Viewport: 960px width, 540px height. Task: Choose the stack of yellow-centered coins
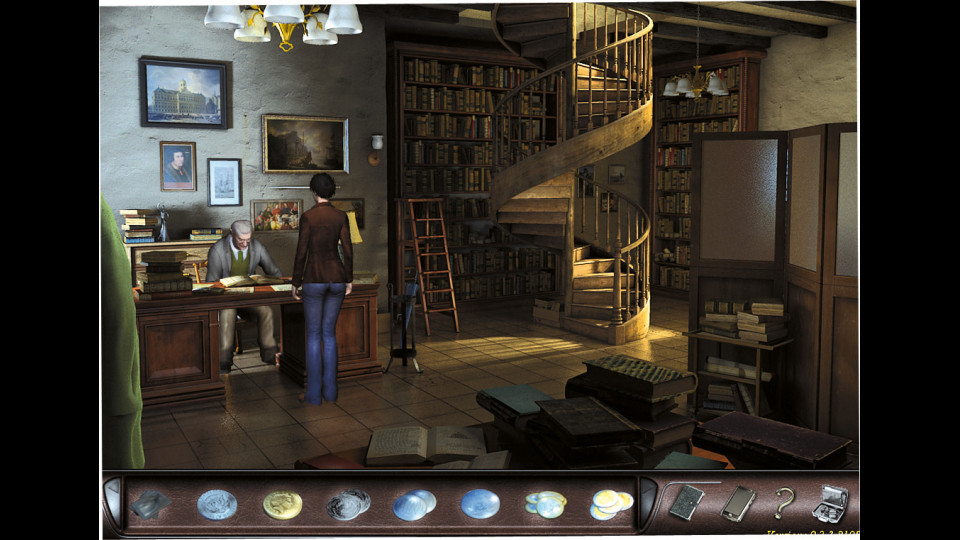pos(612,504)
